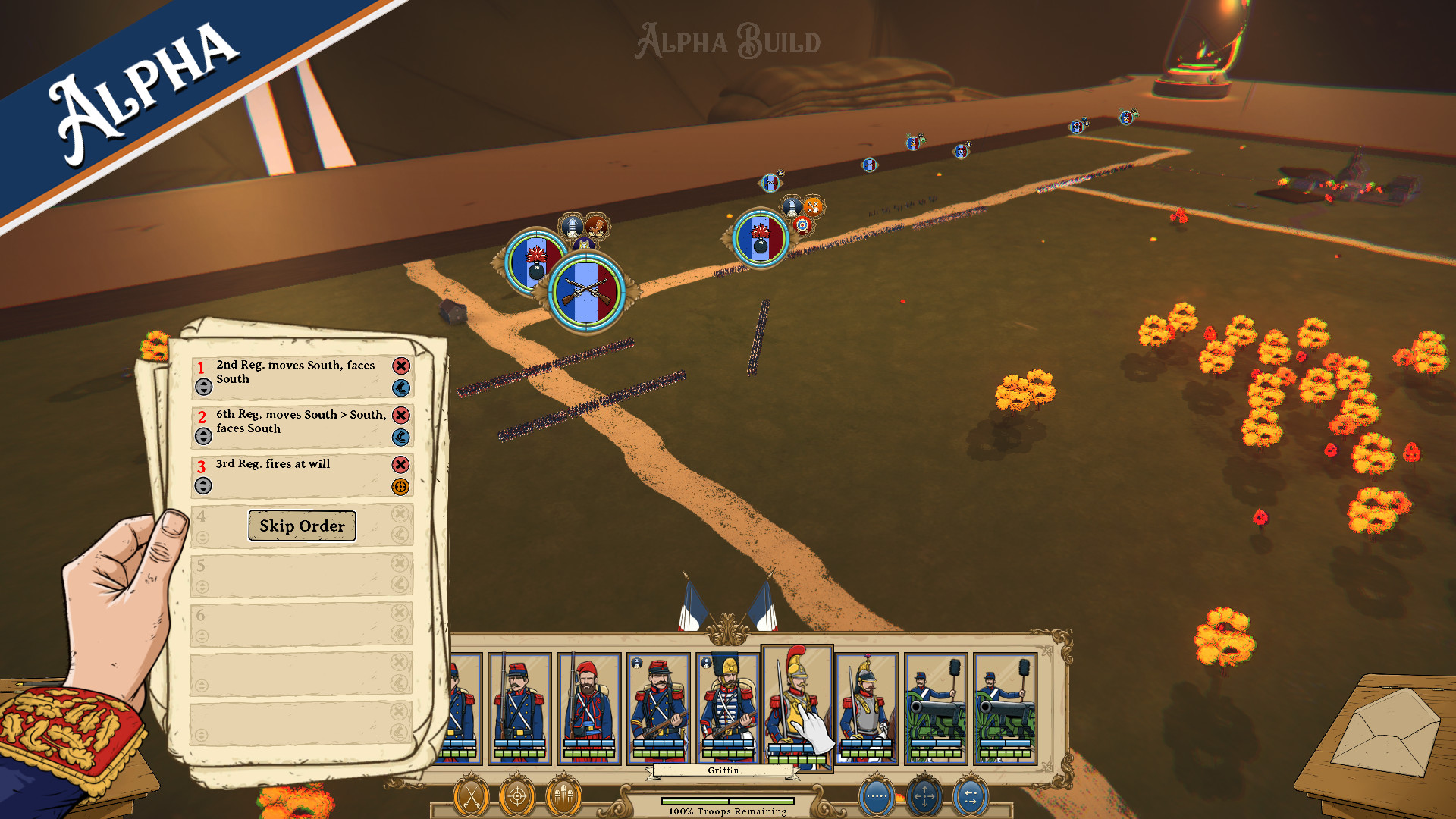Screen dimensions: 1456x819
Task: Click the Skip Order button
Action: click(x=302, y=526)
